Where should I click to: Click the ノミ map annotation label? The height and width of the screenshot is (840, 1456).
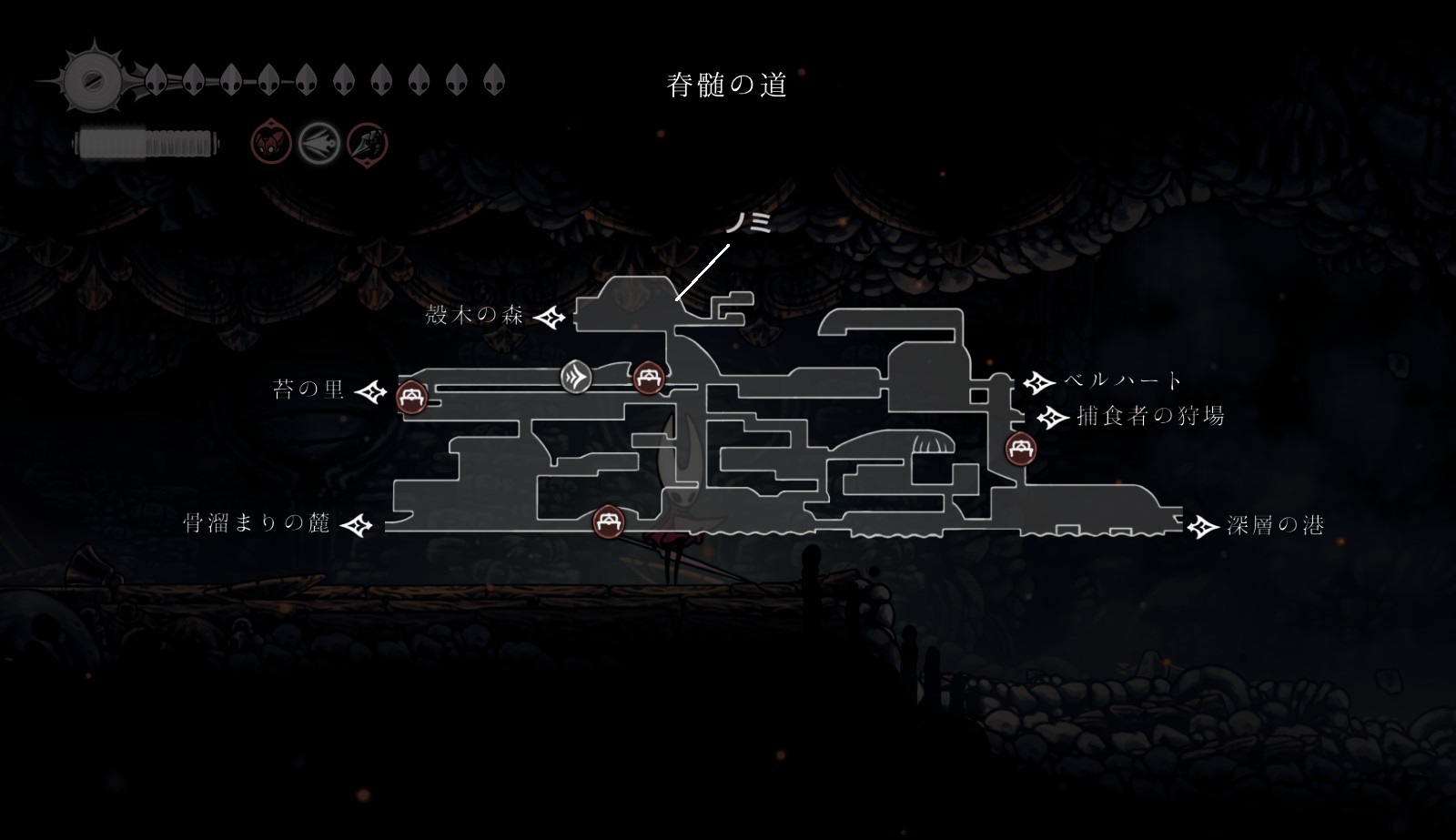[748, 222]
